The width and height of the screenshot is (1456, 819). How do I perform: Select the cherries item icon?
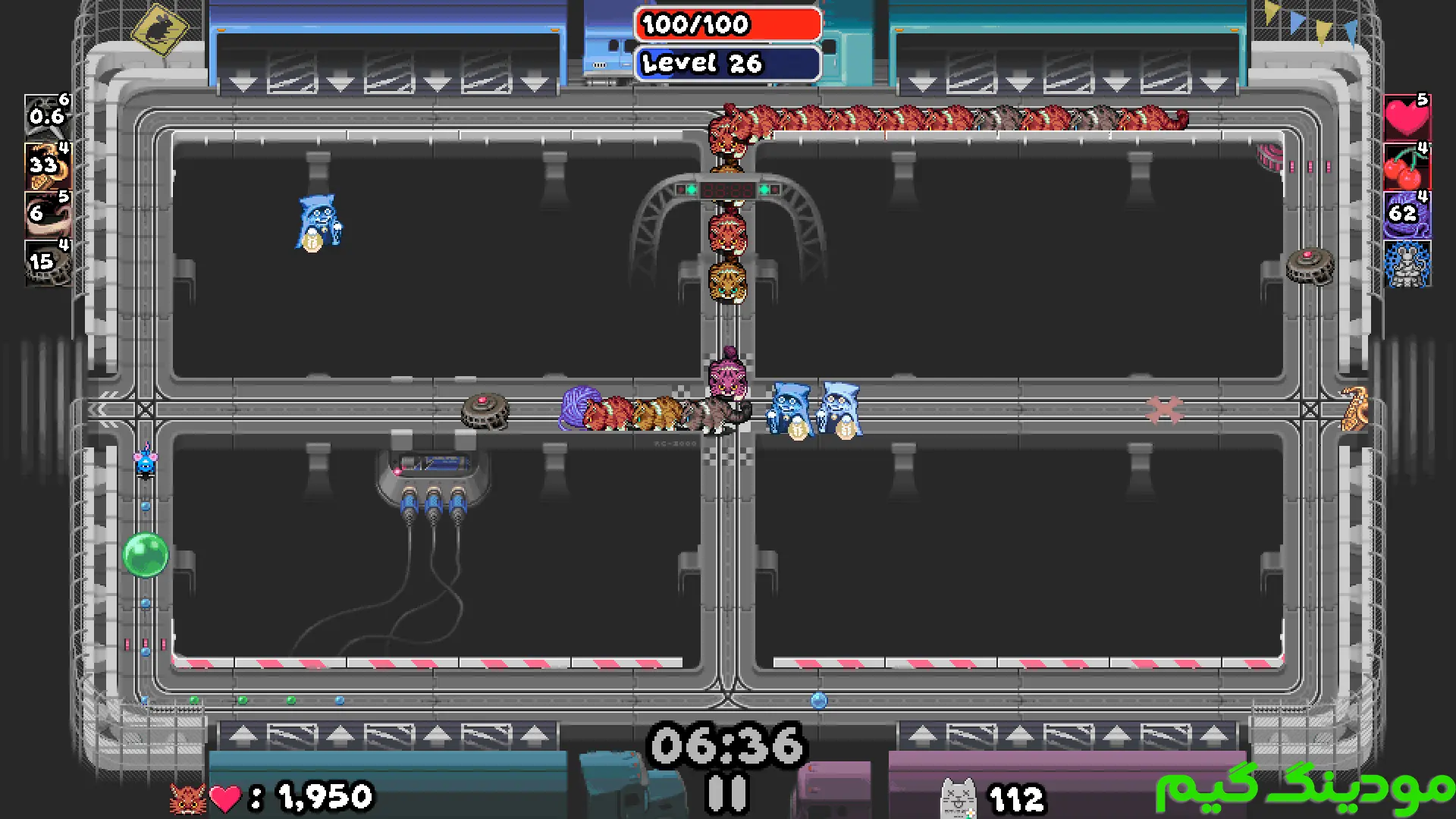(x=1407, y=166)
